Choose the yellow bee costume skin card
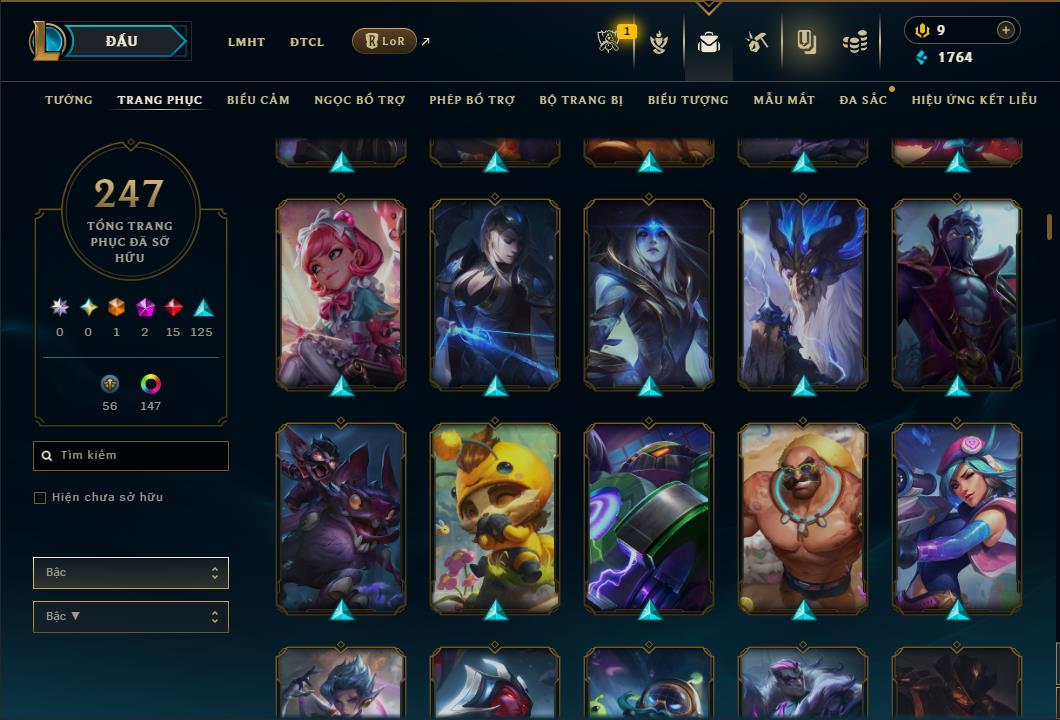This screenshot has height=720, width=1060. coord(495,517)
